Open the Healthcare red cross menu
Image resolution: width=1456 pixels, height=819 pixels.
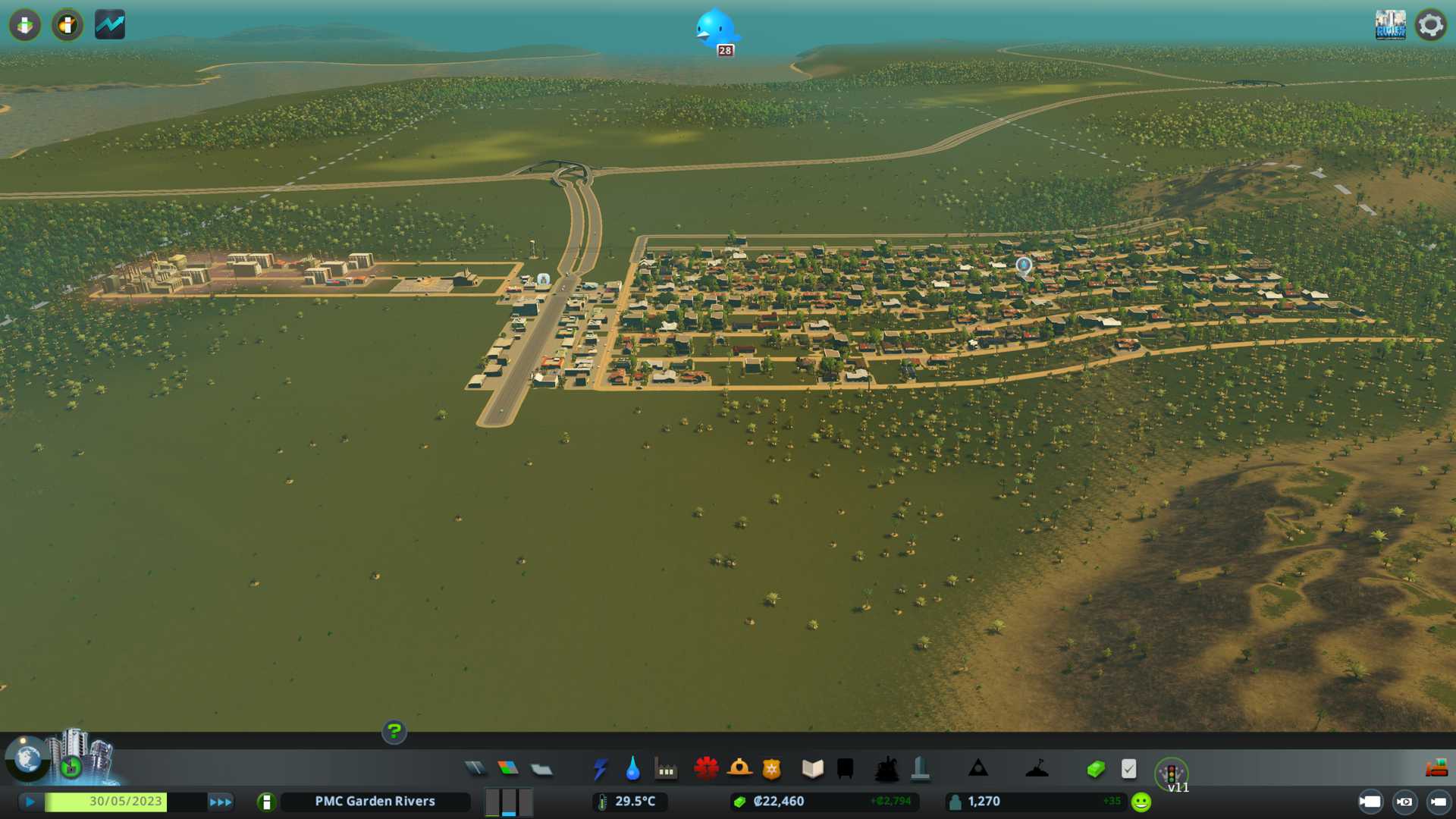pos(706,769)
